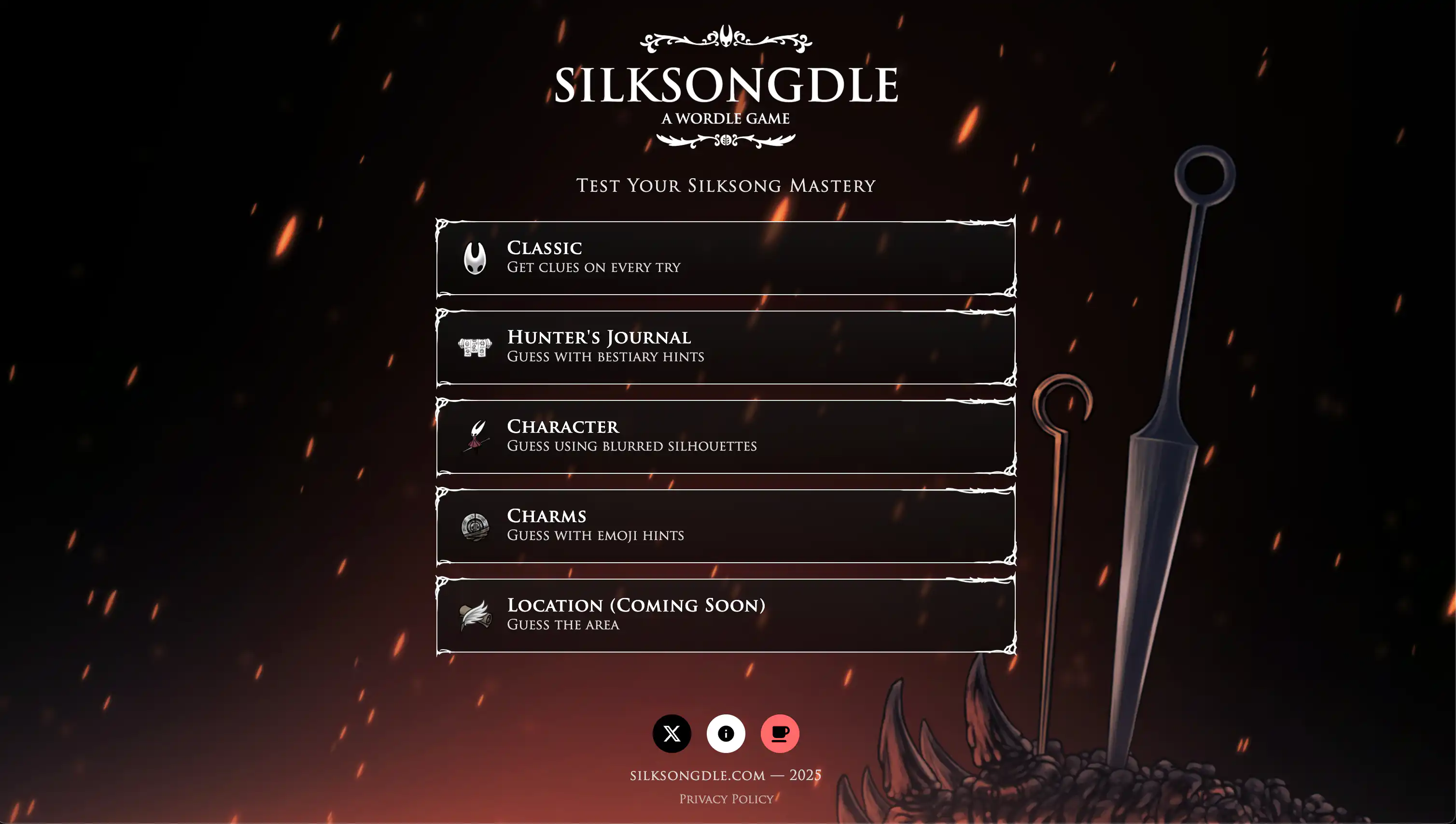
Task: Open the Hunter's Journal mode
Action: (726, 346)
